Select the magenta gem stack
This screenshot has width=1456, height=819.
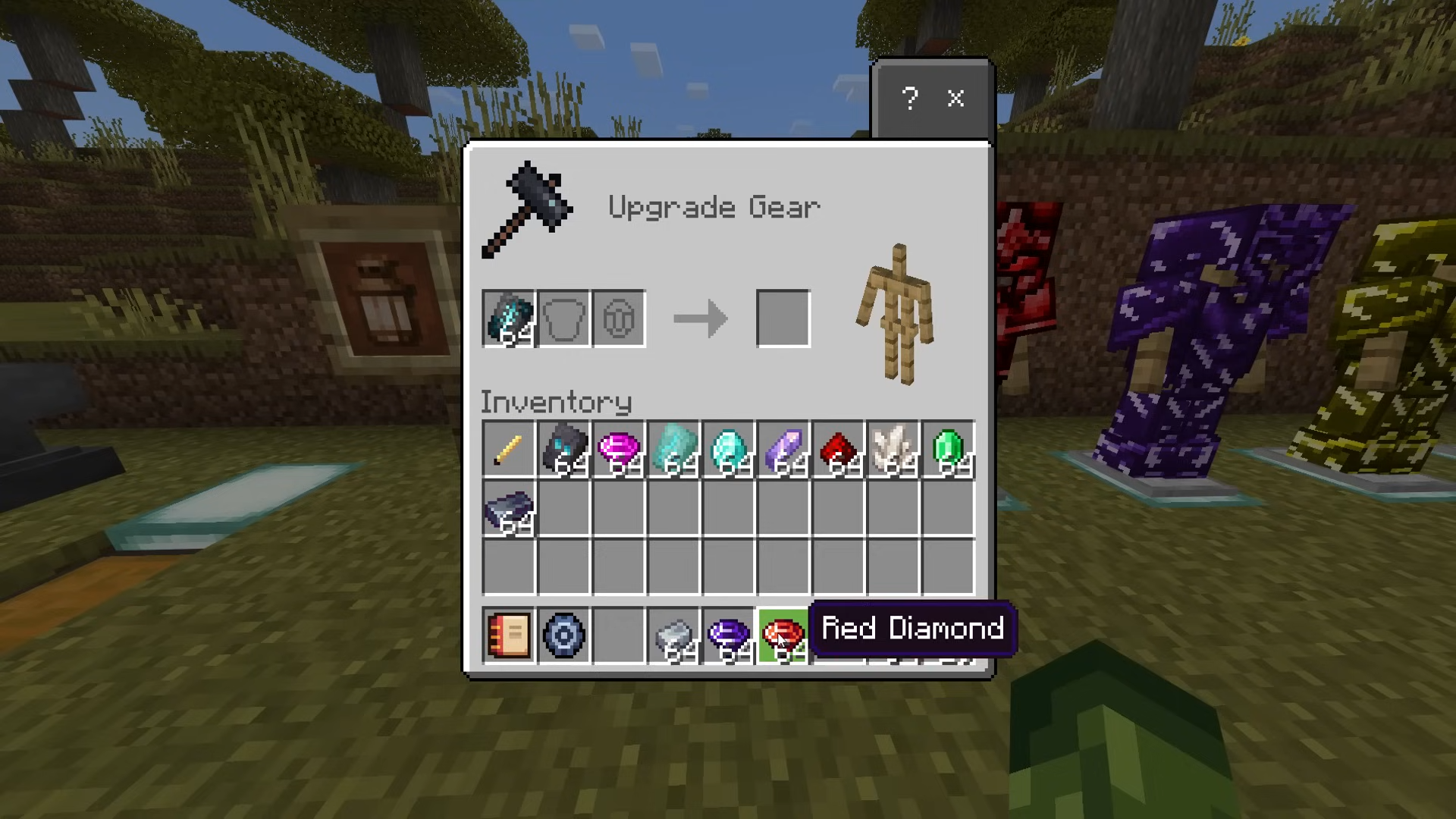coord(619,450)
